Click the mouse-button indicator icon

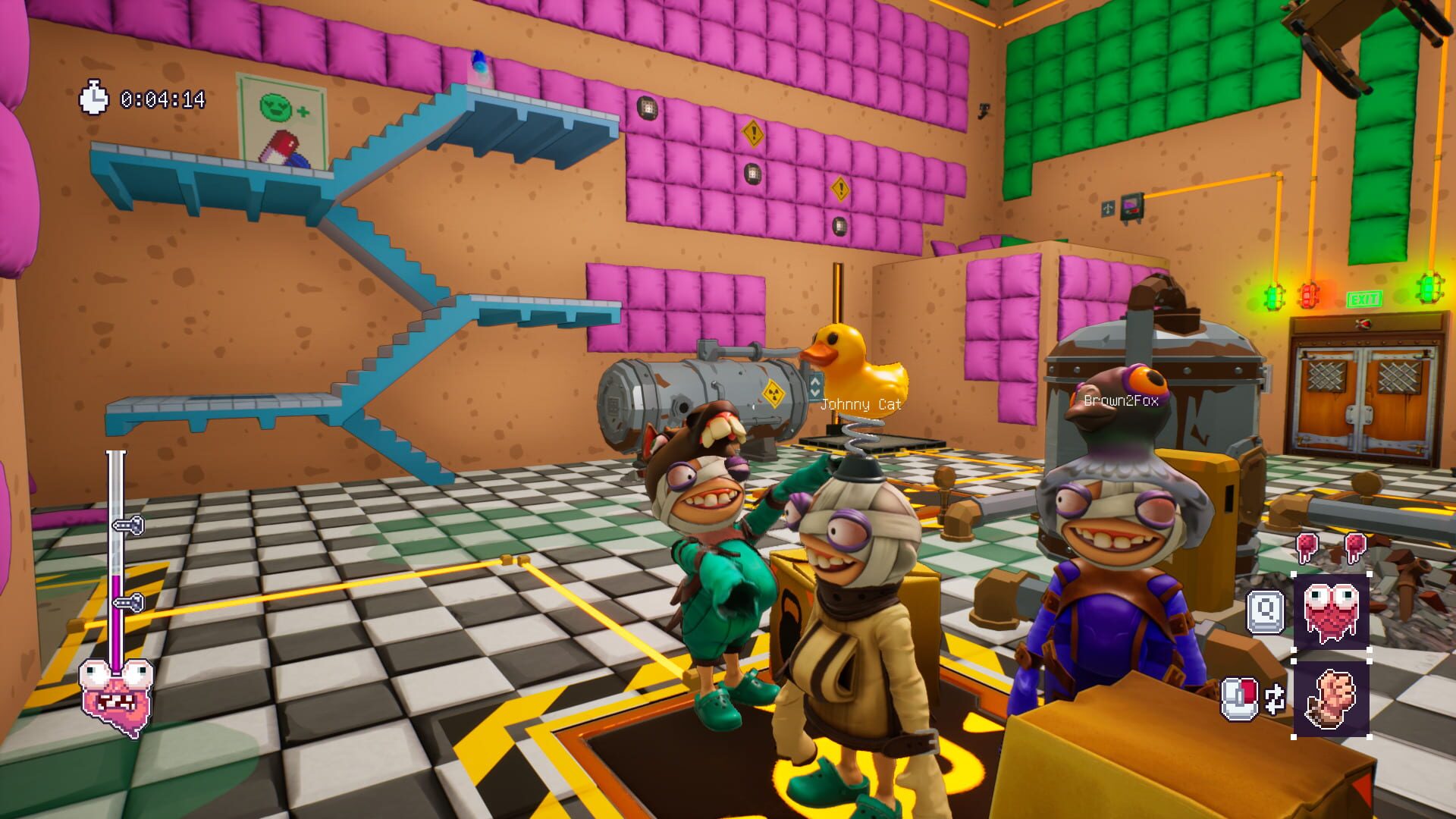coord(1239,698)
